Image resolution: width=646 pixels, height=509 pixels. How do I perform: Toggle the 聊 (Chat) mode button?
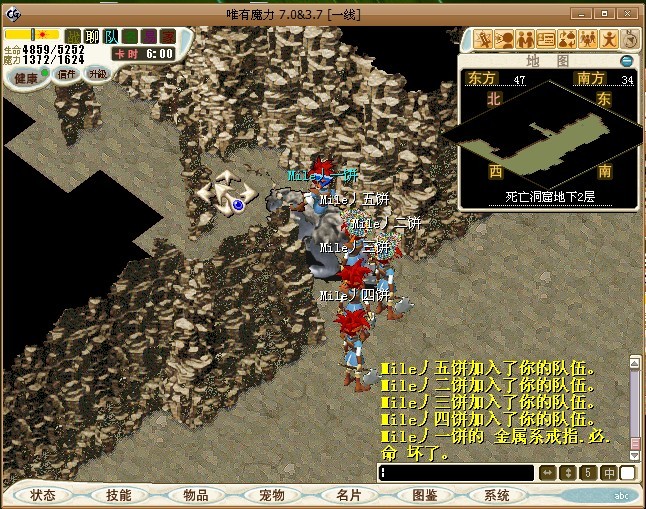(x=92, y=36)
